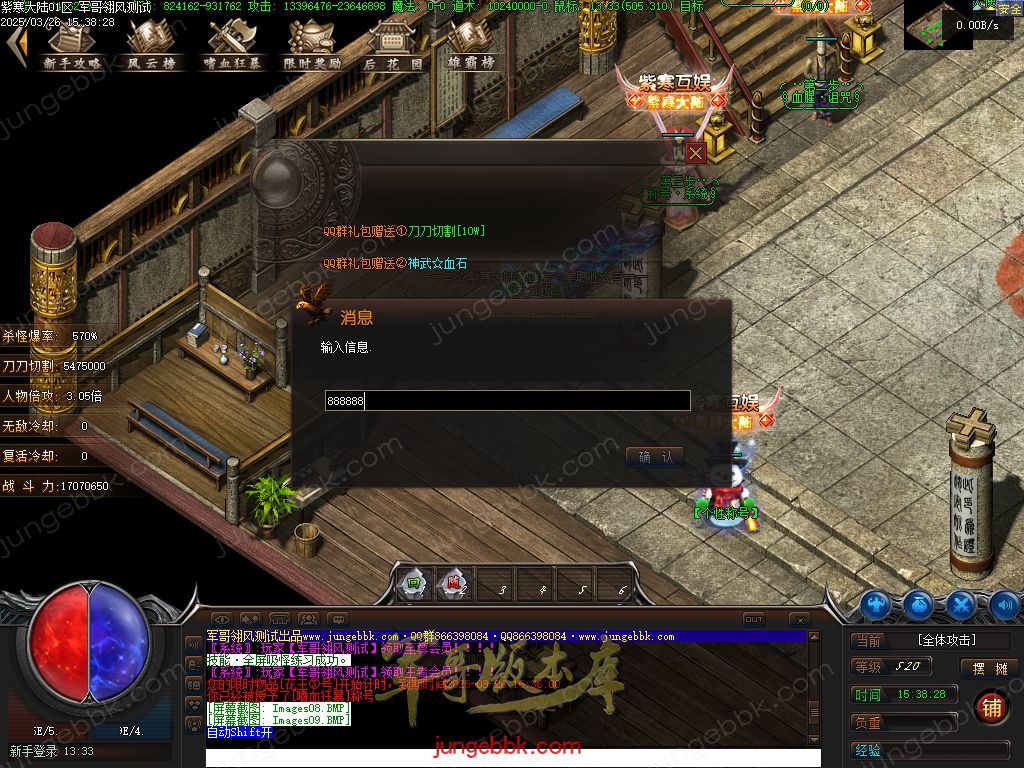Close the QQ gift pack window
1024x768 pixels.
tap(696, 152)
